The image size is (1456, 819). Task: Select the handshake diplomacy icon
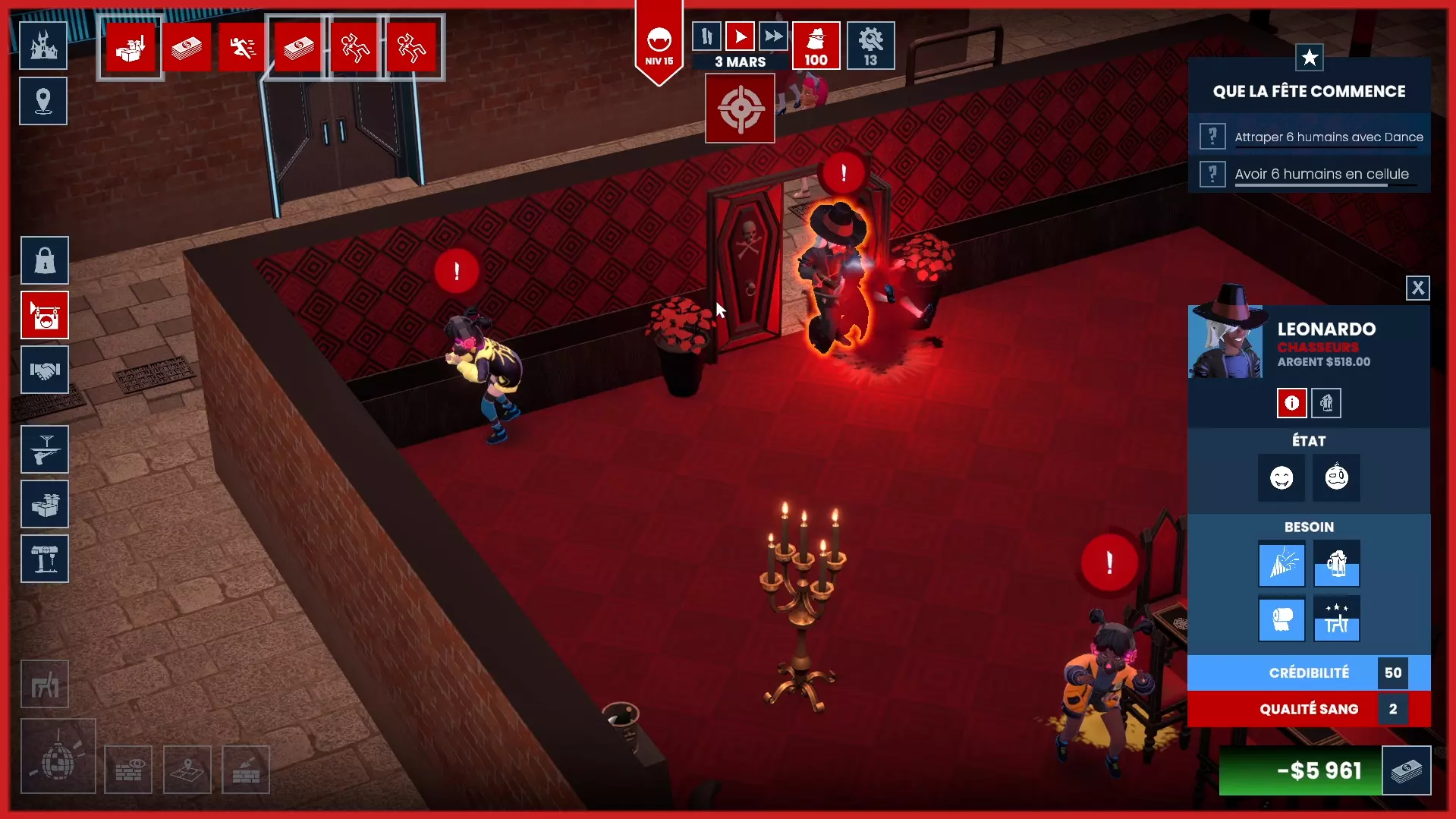pyautogui.click(x=45, y=370)
